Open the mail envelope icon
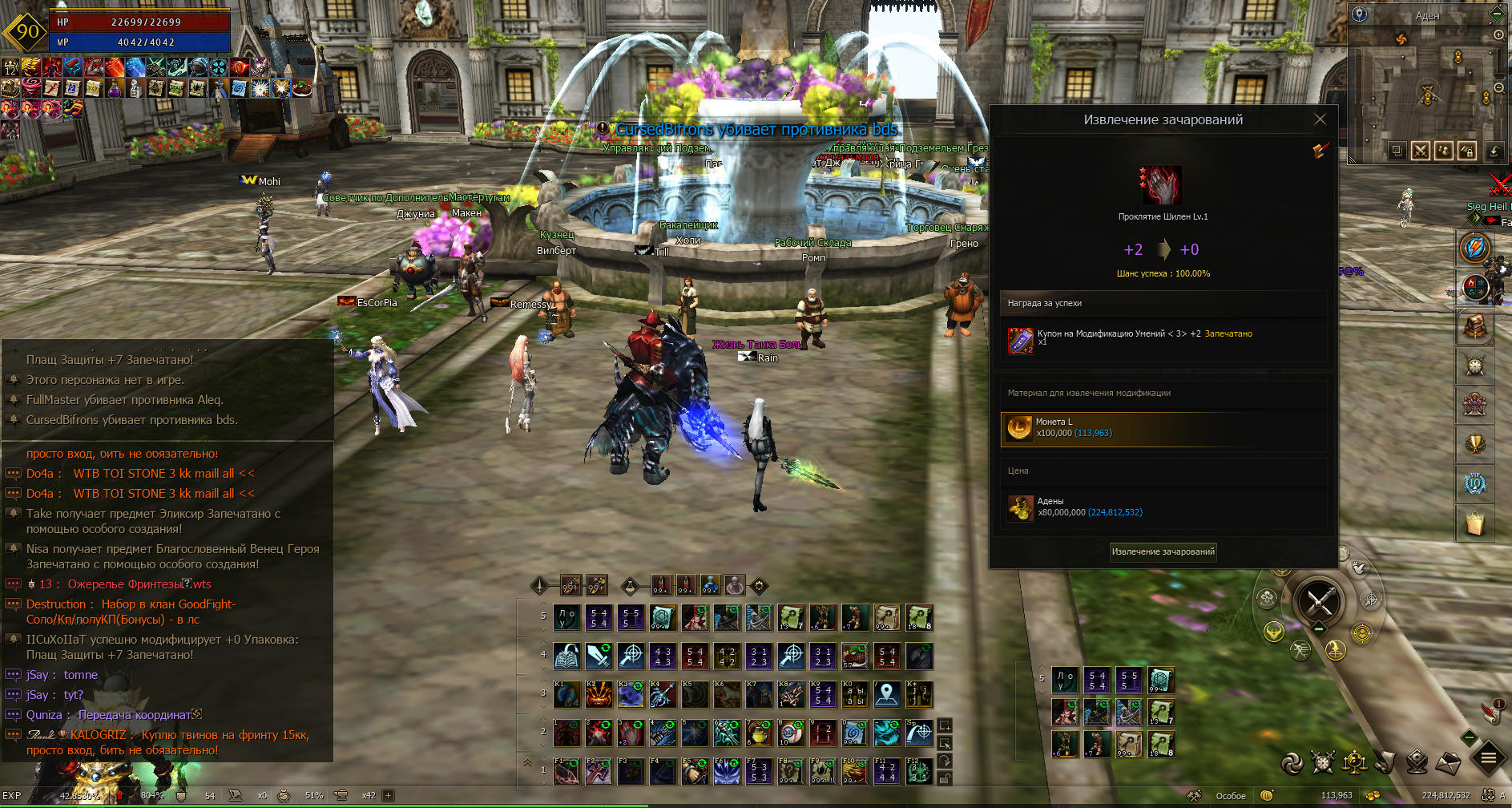The image size is (1512, 808). [1448, 763]
